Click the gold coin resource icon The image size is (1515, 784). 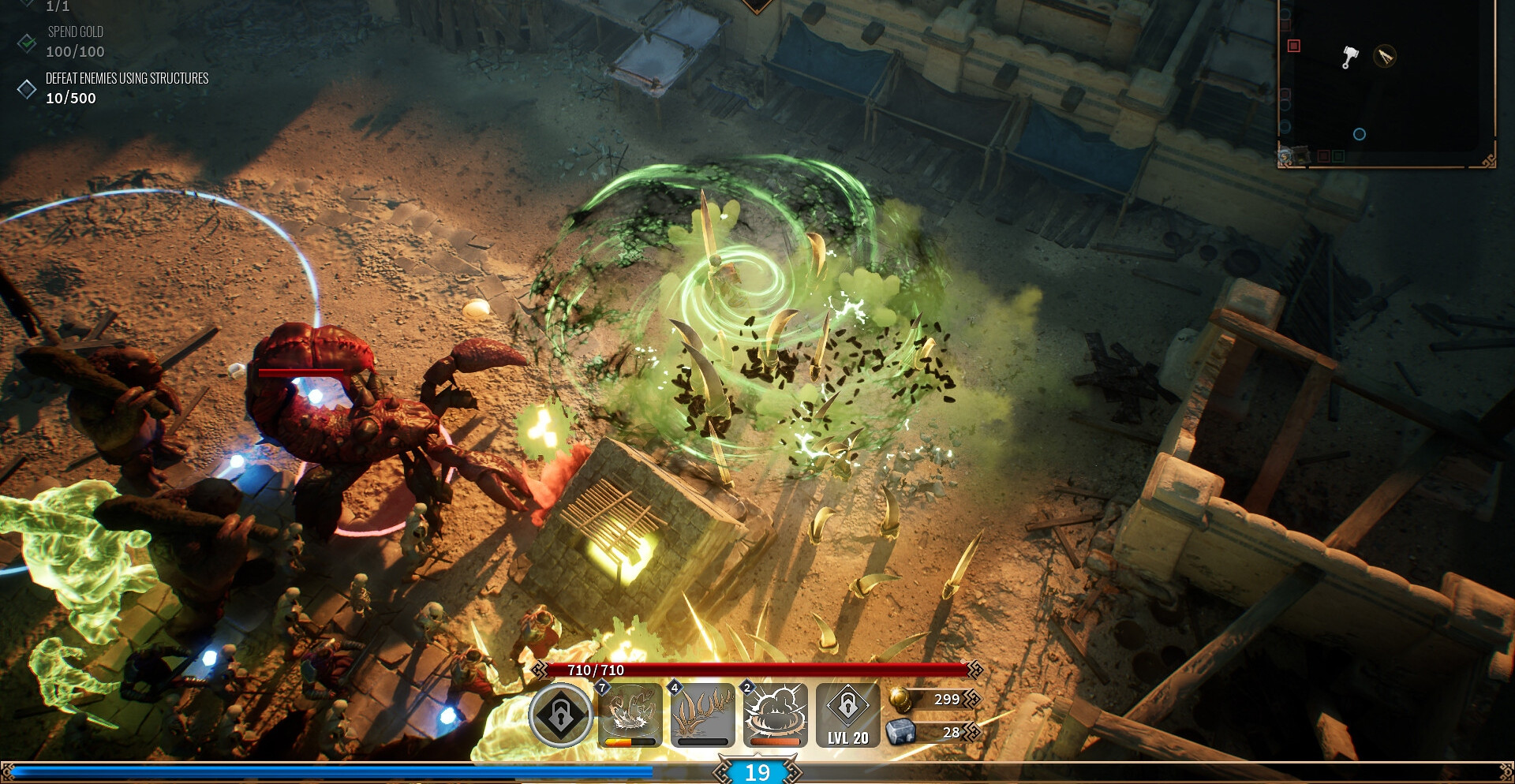(900, 699)
